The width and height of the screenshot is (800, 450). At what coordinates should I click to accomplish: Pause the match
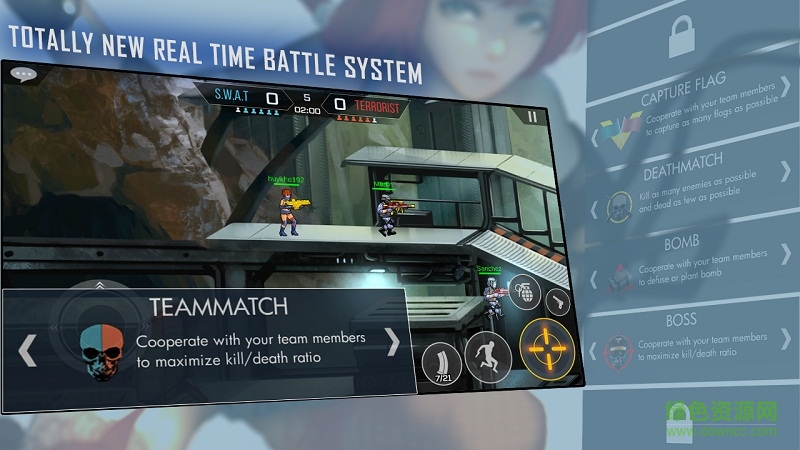point(532,116)
